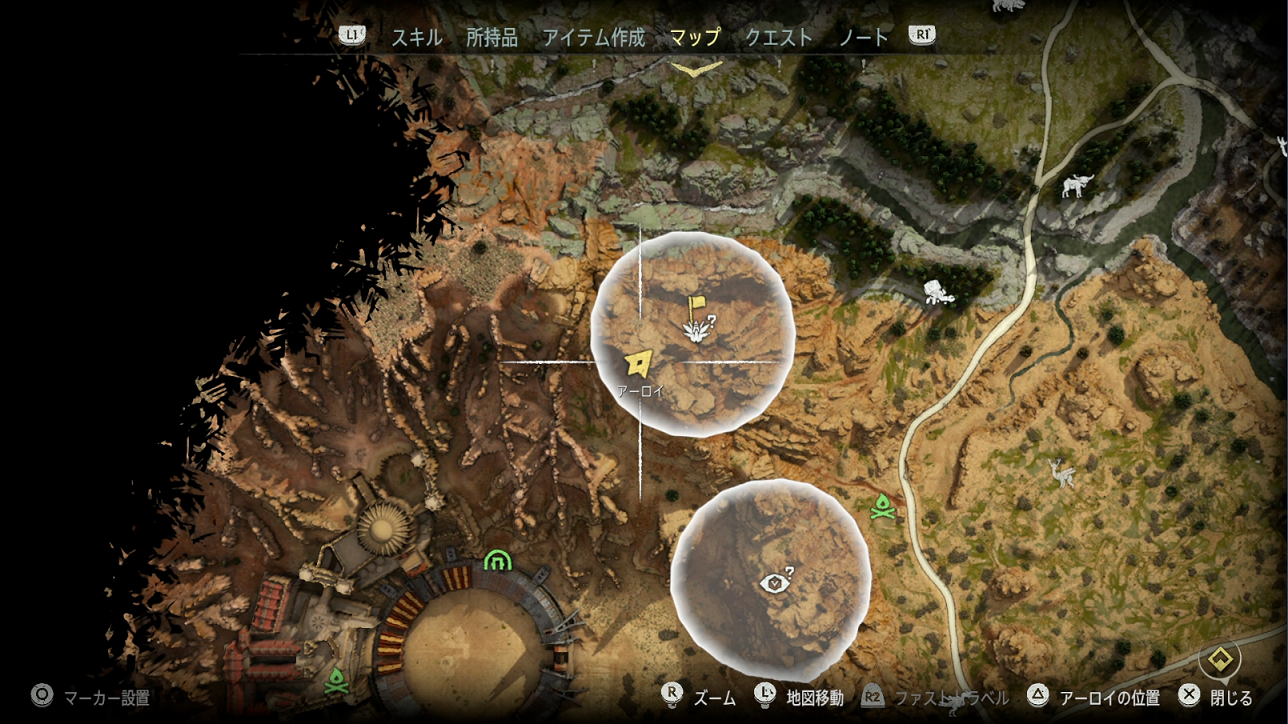Viewport: 1288px width, 724px height.
Task: Open the クエスト tab
Action: 779,38
